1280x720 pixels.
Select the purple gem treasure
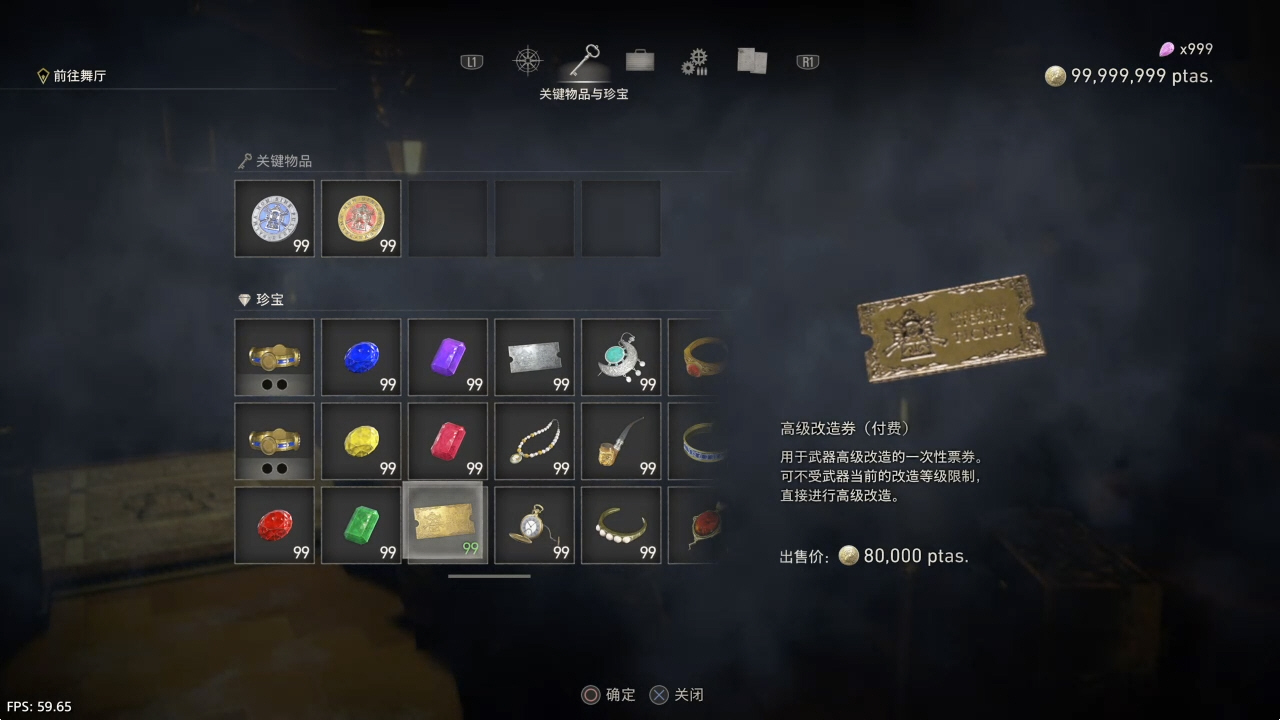click(448, 357)
